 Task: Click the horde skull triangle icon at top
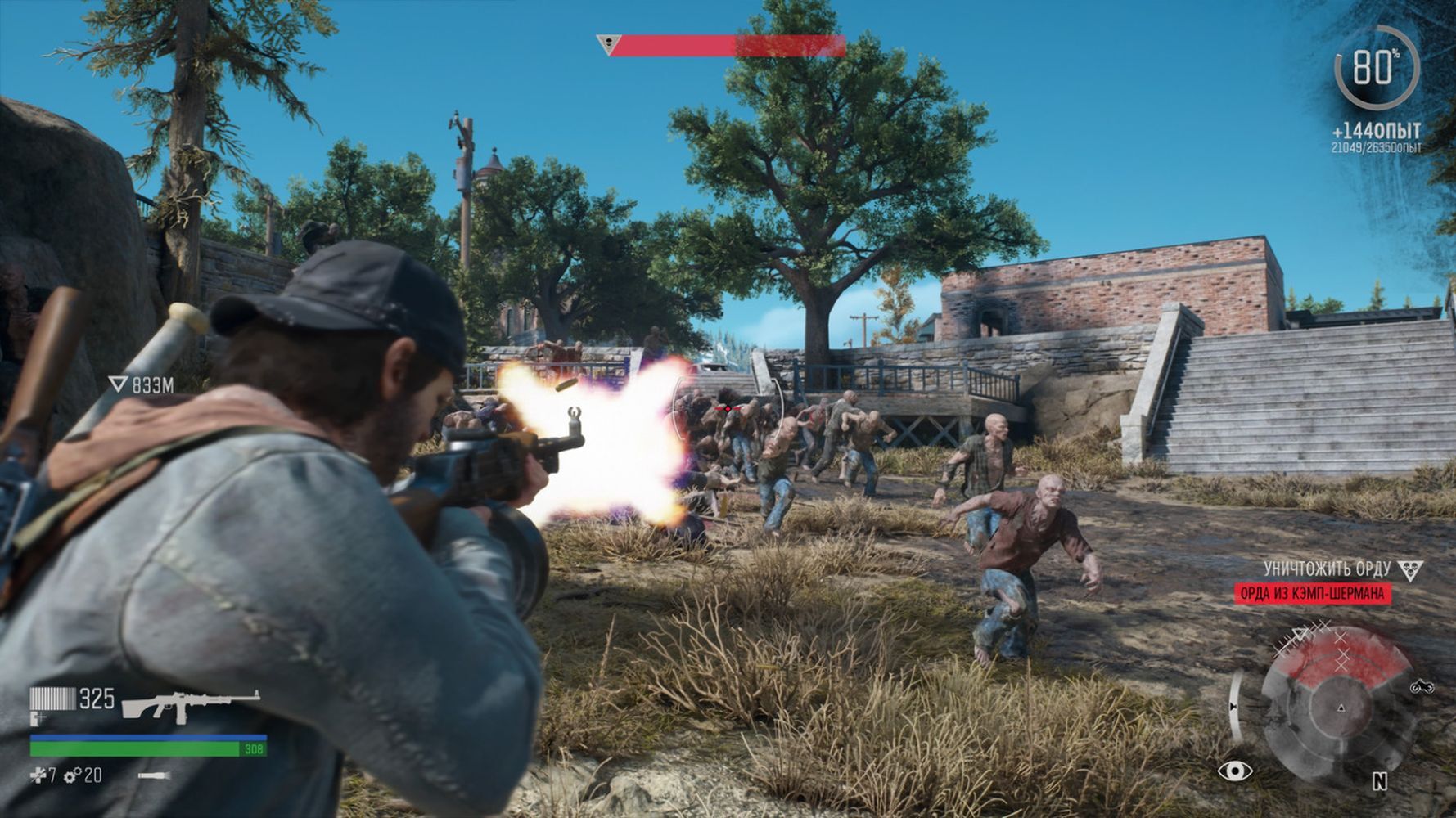click(607, 44)
